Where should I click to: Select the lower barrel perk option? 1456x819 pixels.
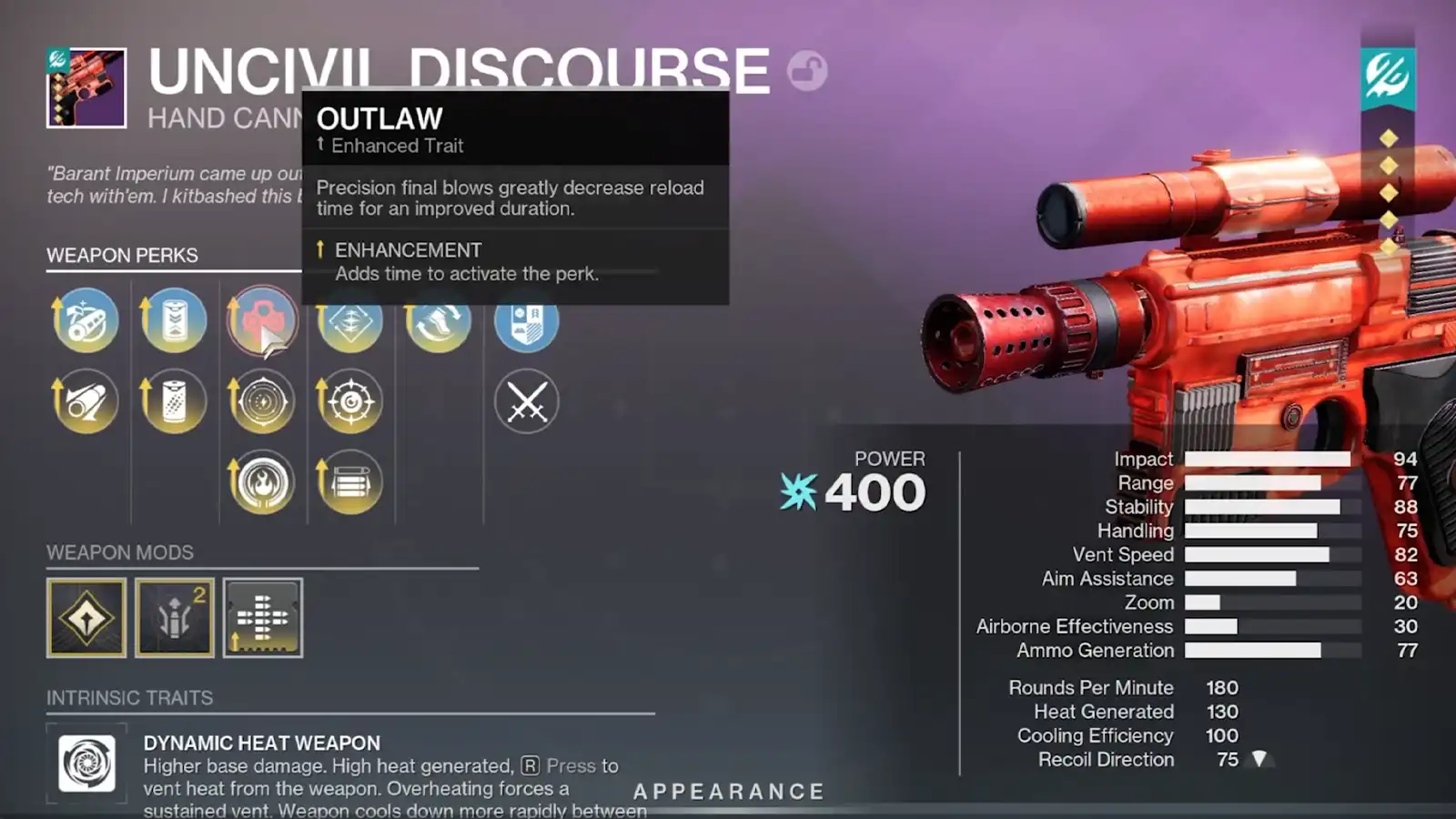(85, 400)
